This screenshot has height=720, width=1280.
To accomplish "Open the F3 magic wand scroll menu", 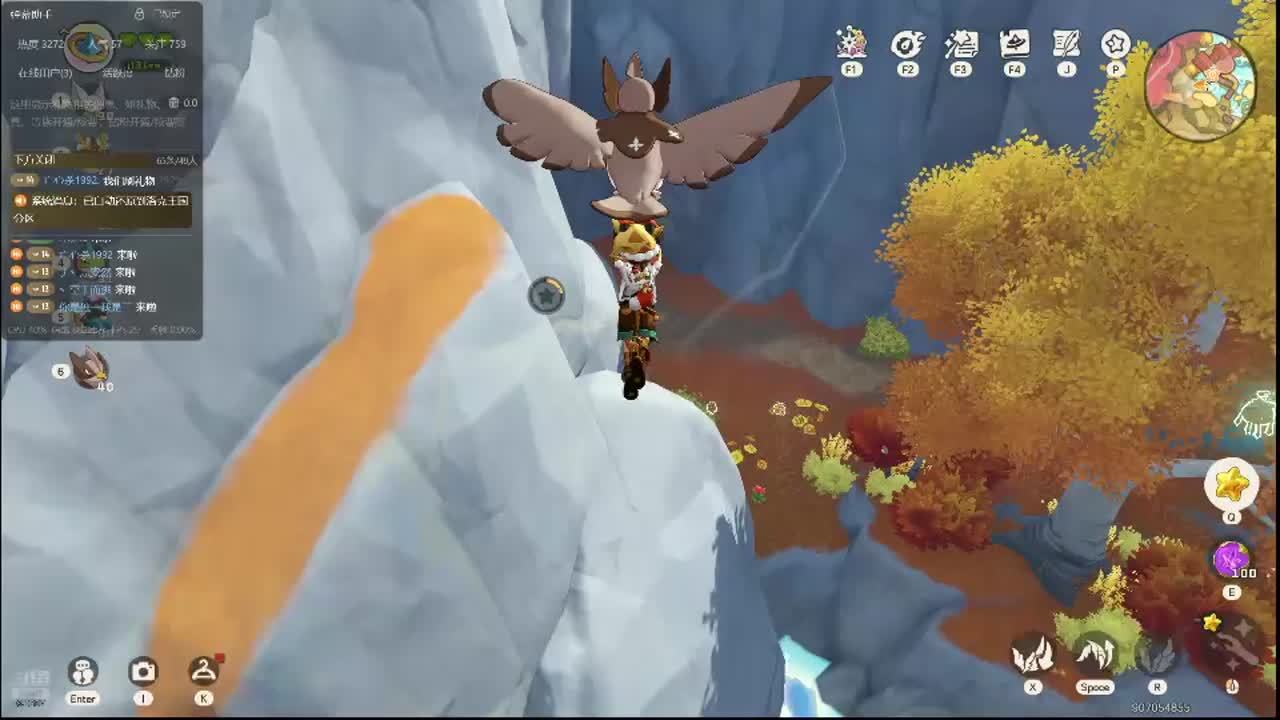I will click(x=961, y=44).
